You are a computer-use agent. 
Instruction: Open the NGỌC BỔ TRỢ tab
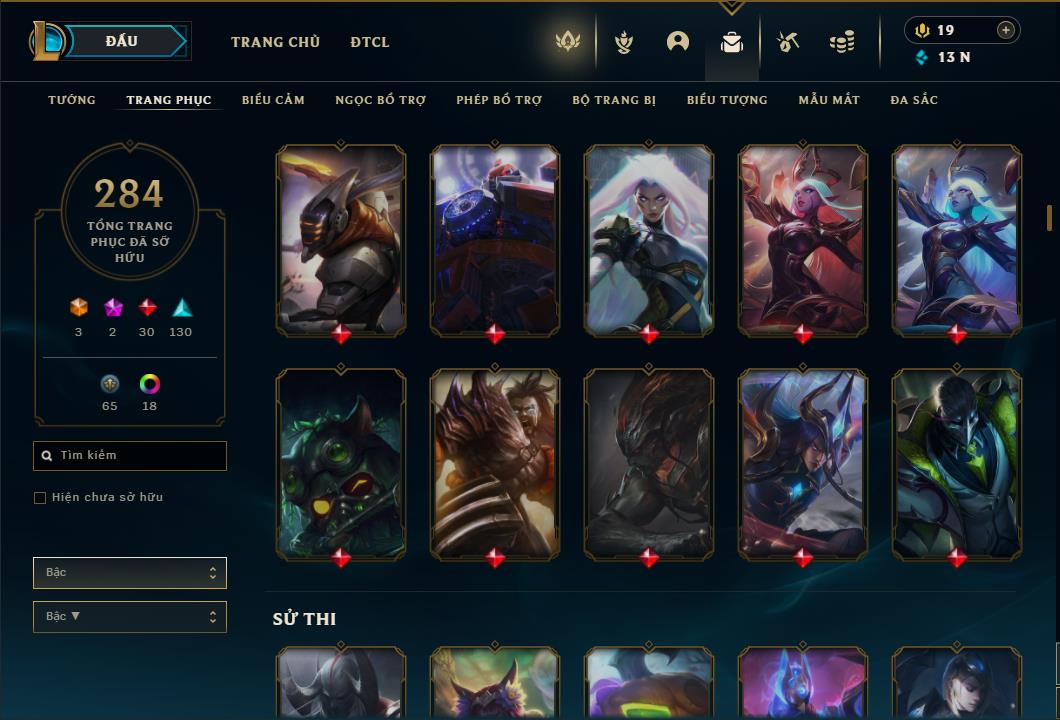point(380,100)
